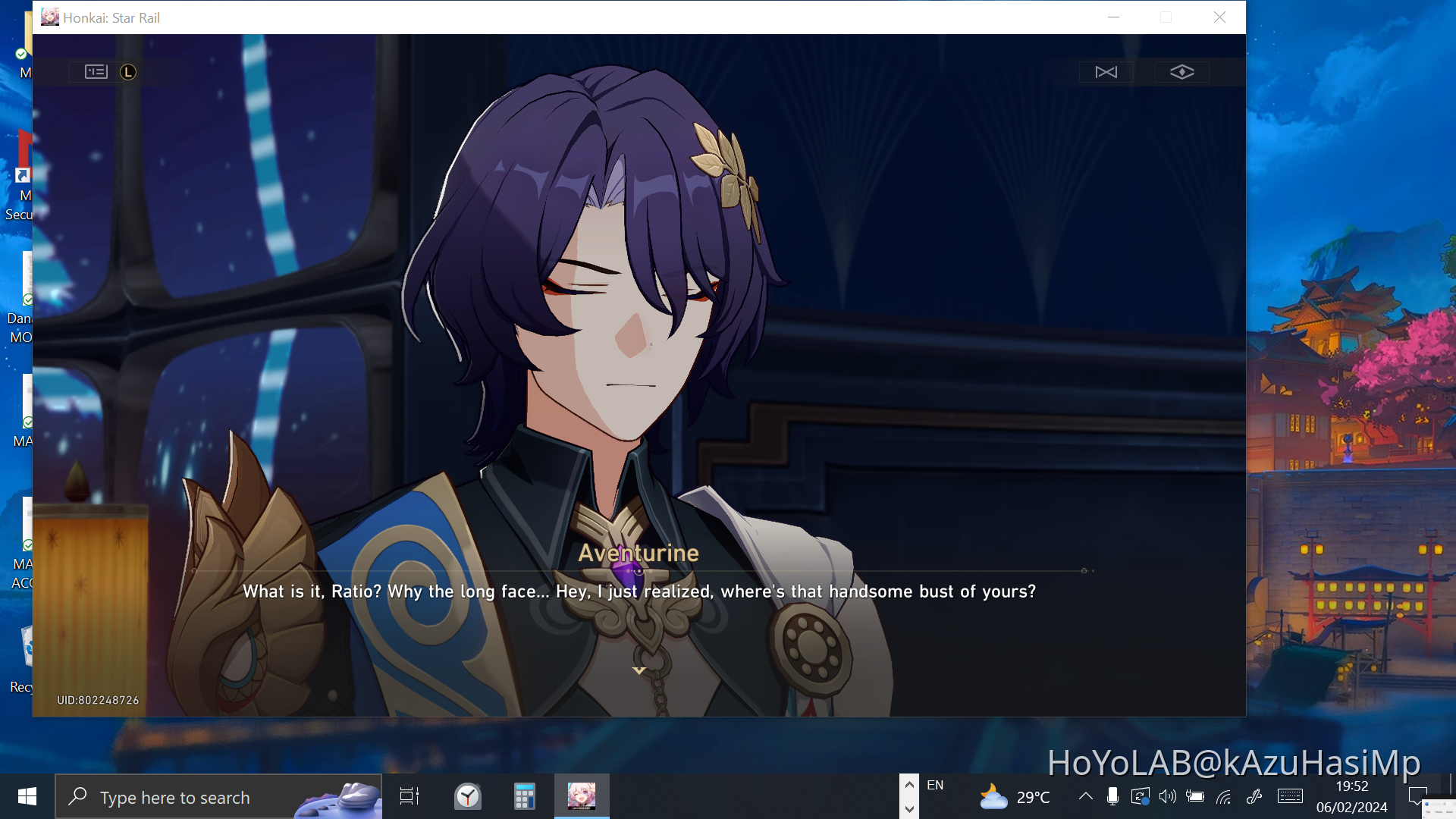
Task: Click the microphone icon in system tray
Action: (1112, 796)
